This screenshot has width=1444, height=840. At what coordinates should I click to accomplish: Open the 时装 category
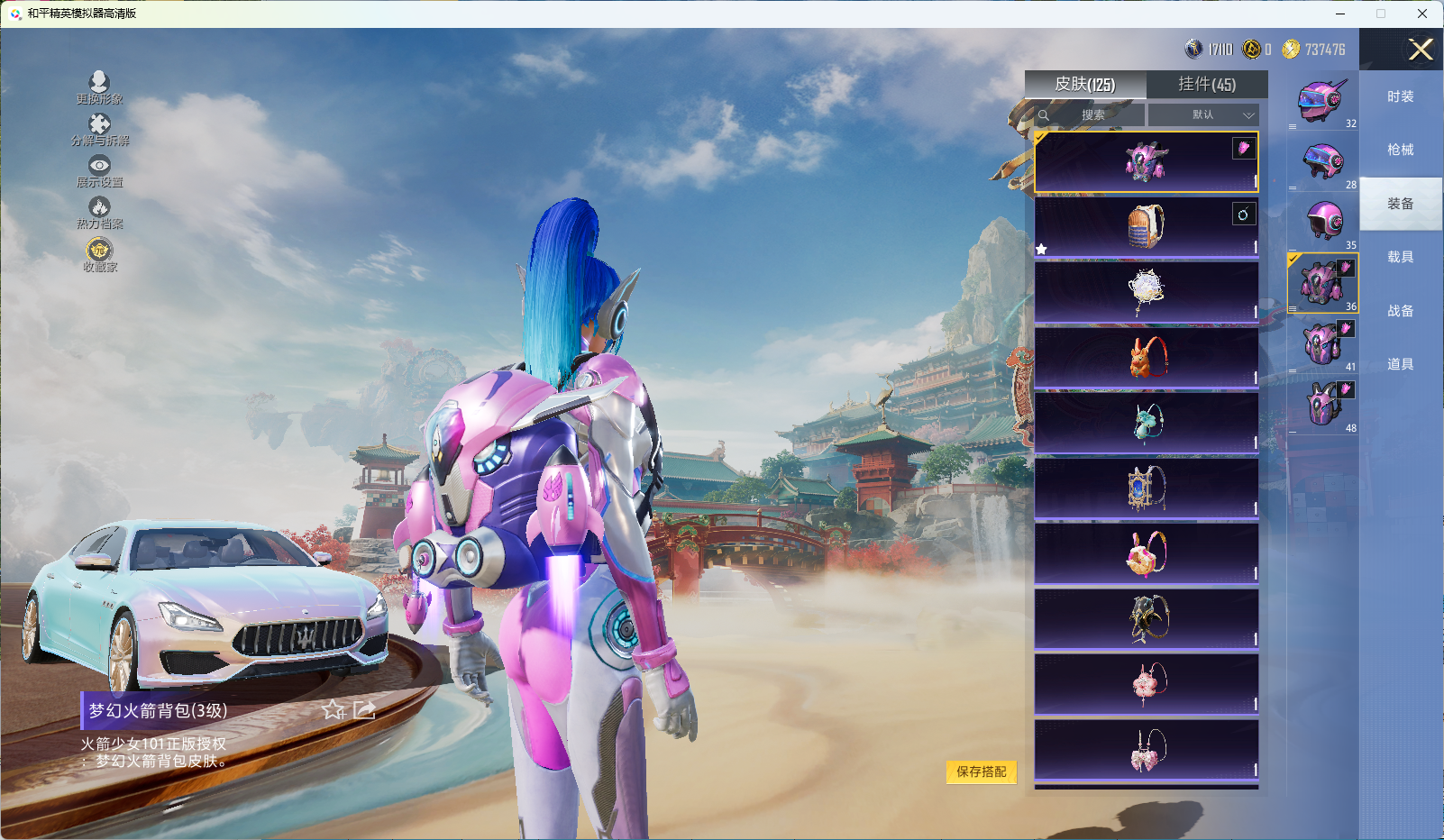(1400, 97)
